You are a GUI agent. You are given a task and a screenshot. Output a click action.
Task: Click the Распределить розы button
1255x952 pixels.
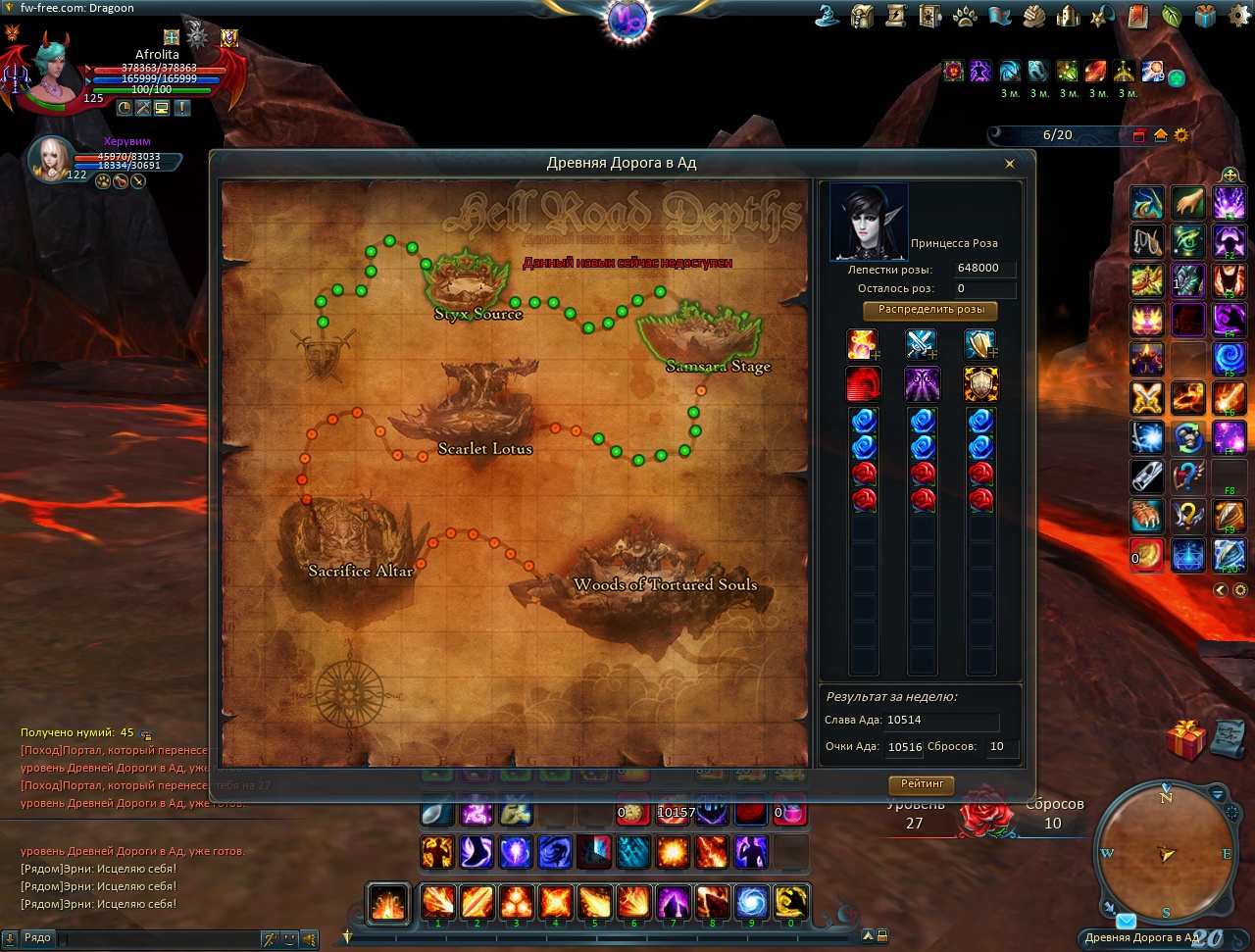[930, 311]
